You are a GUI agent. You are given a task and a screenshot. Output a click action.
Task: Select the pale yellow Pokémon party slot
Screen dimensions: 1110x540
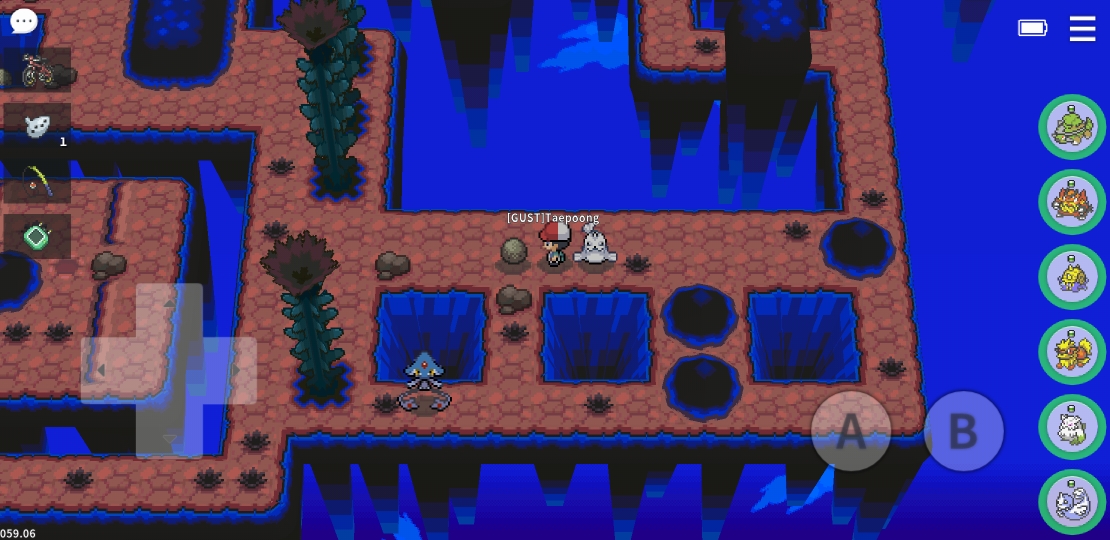(x=1072, y=277)
